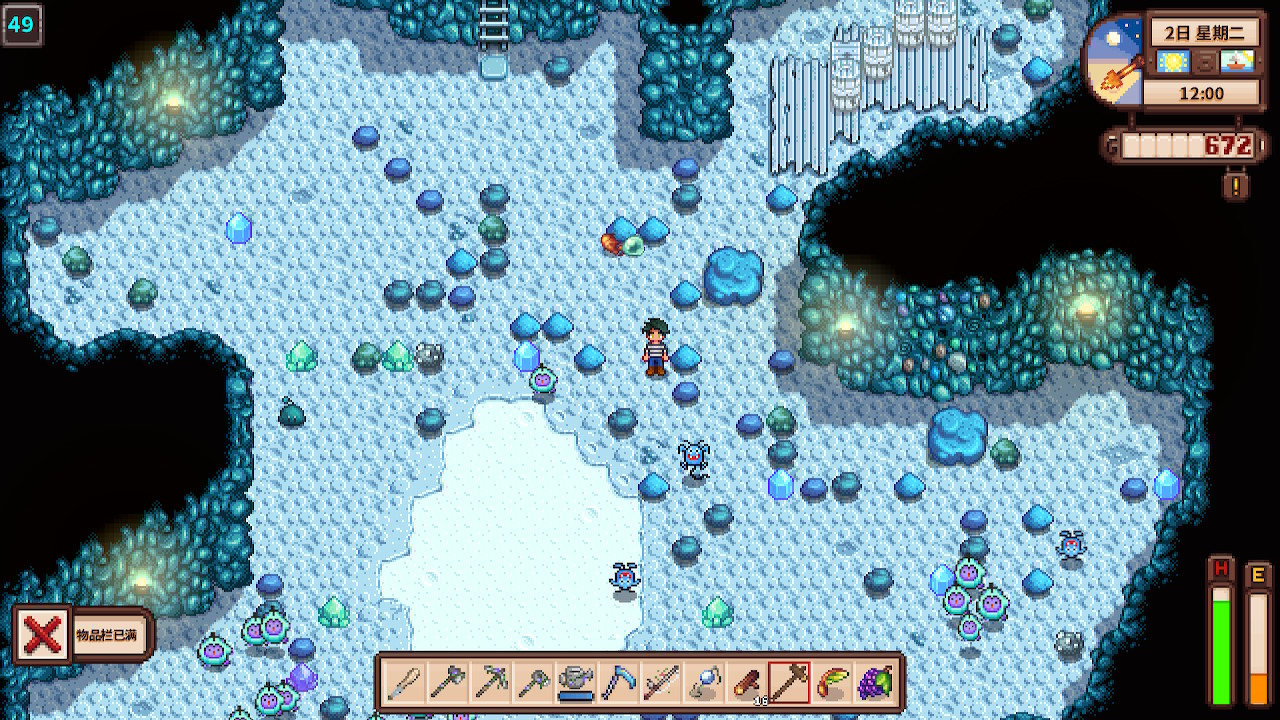This screenshot has height=720, width=1280.
Task: Select the fishing rod in the toolbar
Action: (661, 682)
